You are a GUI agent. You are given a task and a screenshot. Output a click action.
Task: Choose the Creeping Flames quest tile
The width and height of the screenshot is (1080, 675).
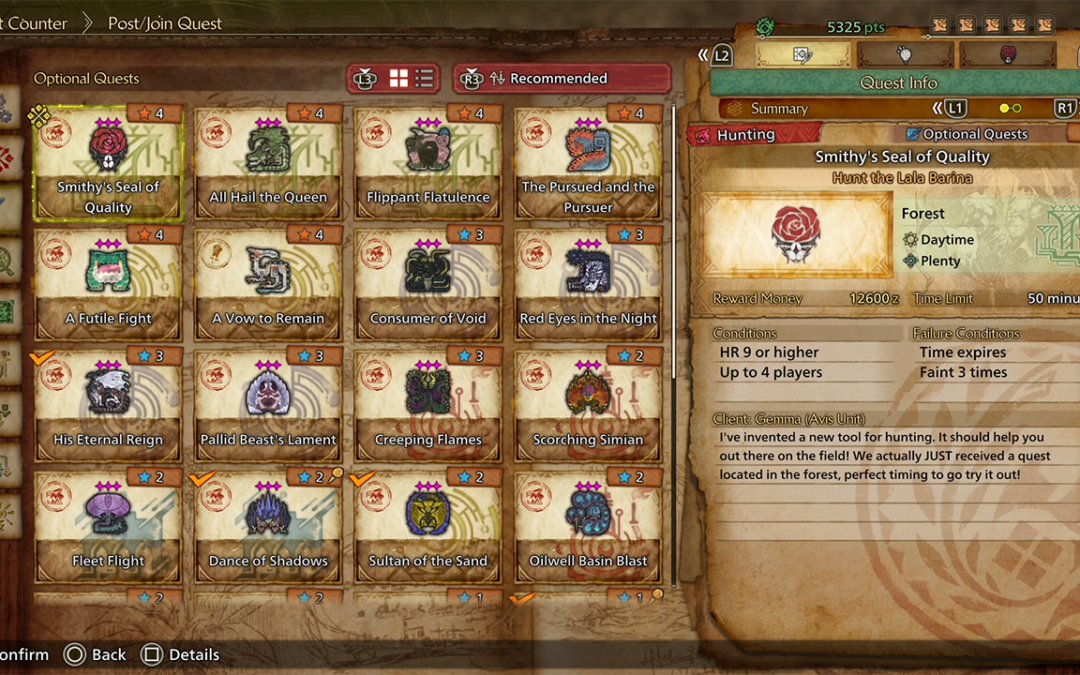point(428,406)
